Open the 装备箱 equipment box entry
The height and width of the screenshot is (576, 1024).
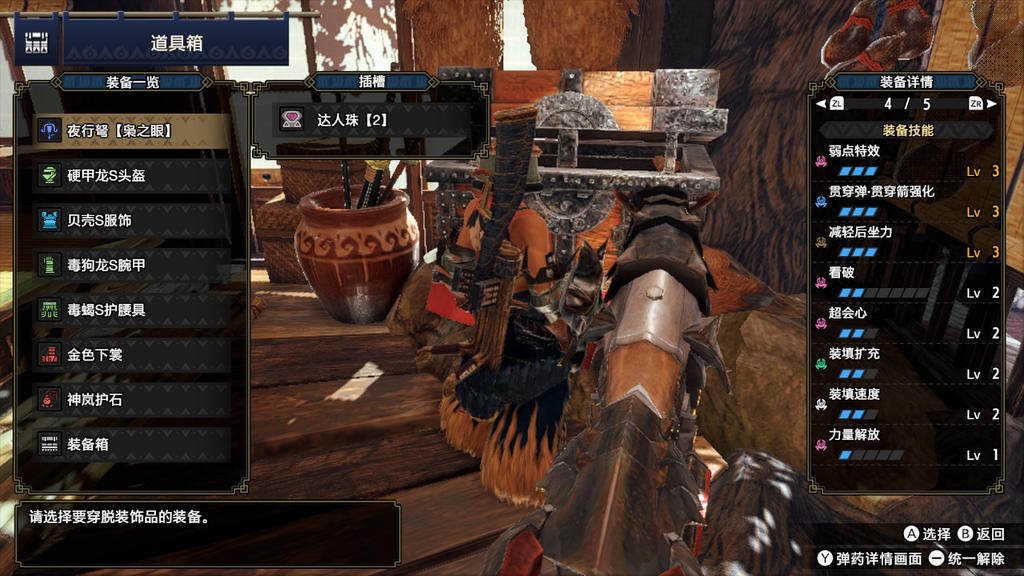coord(132,444)
